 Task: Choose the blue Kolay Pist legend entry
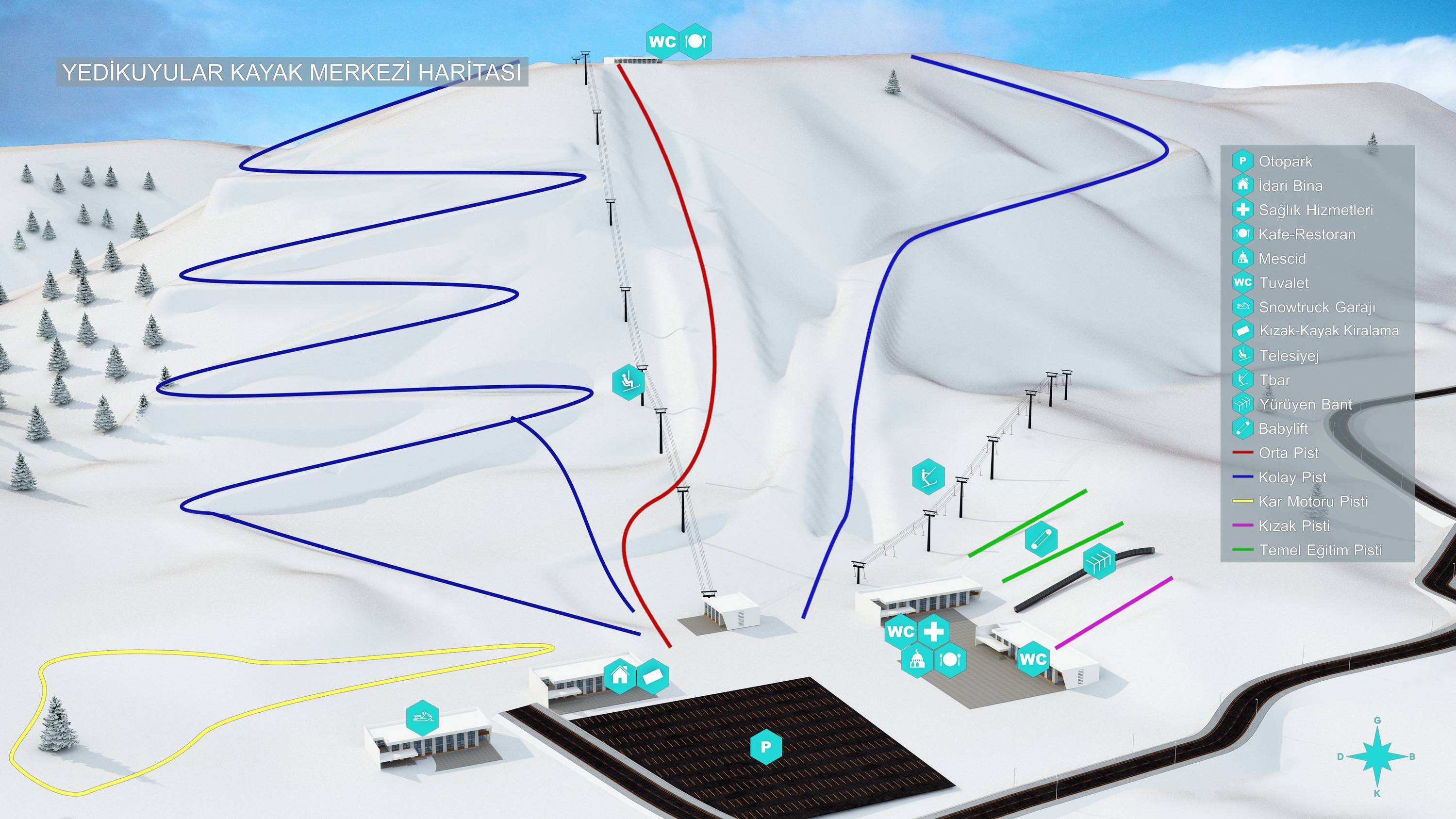tap(1292, 477)
